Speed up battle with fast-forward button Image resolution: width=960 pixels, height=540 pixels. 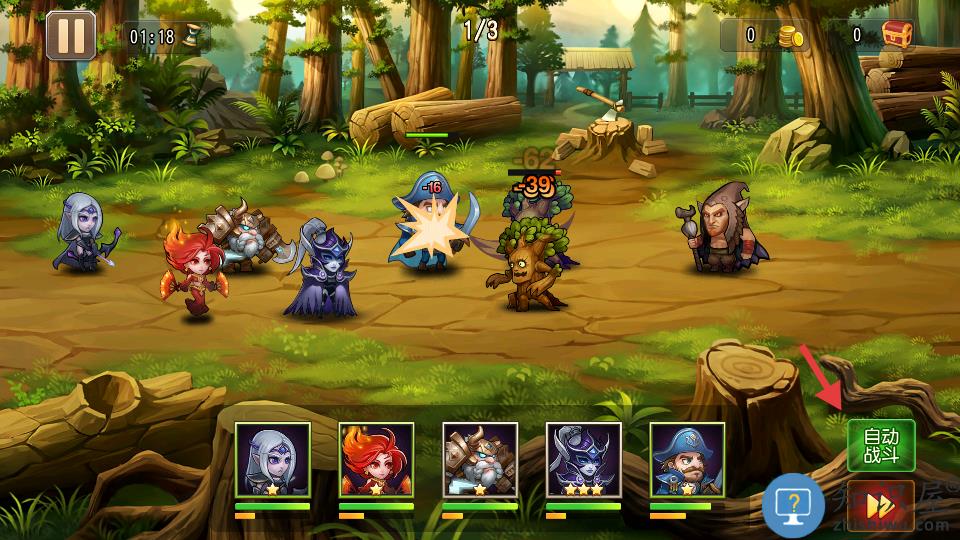[881, 505]
